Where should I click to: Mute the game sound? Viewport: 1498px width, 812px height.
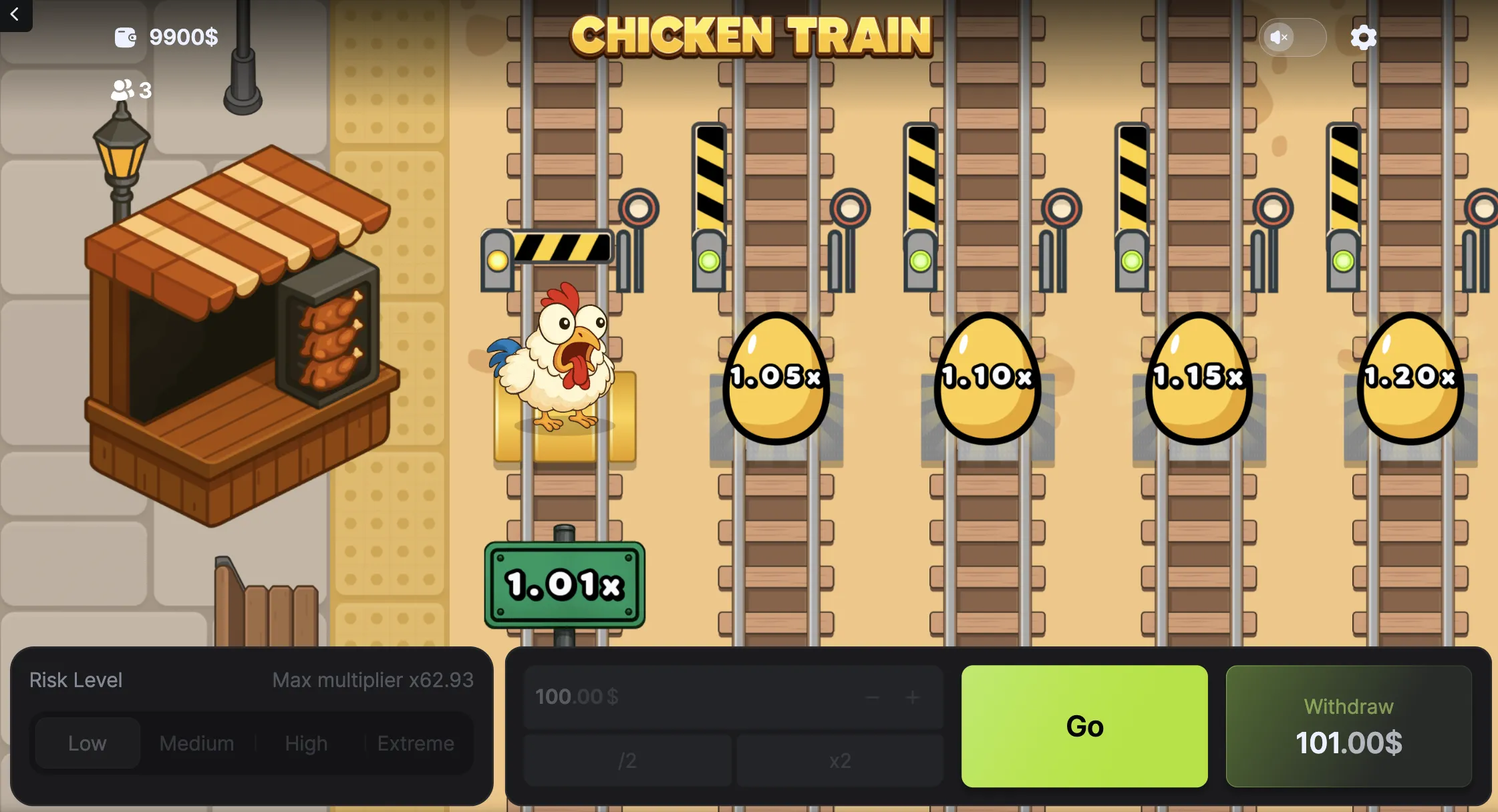(x=1280, y=37)
